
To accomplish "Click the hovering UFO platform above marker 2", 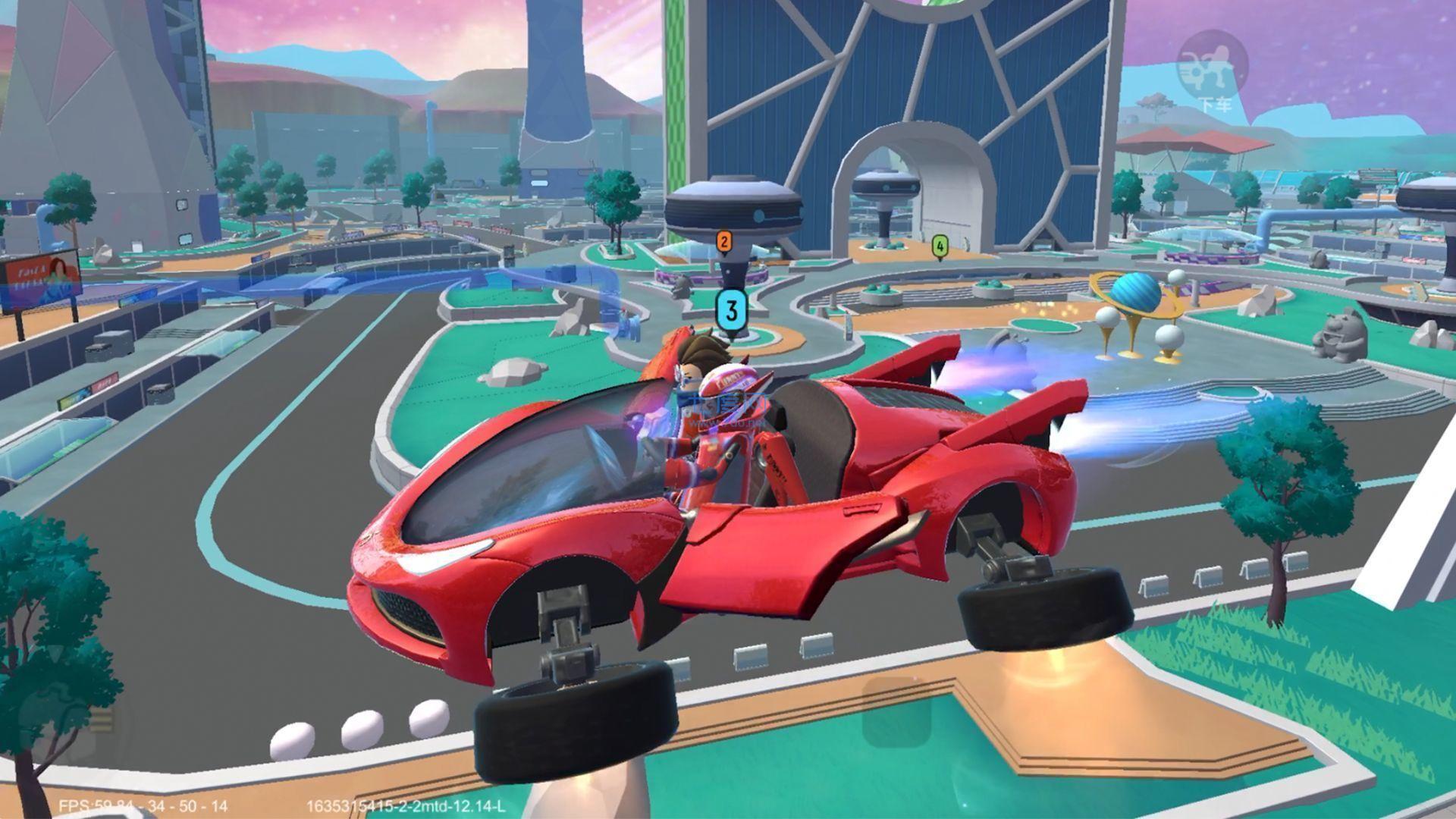I will (x=732, y=205).
